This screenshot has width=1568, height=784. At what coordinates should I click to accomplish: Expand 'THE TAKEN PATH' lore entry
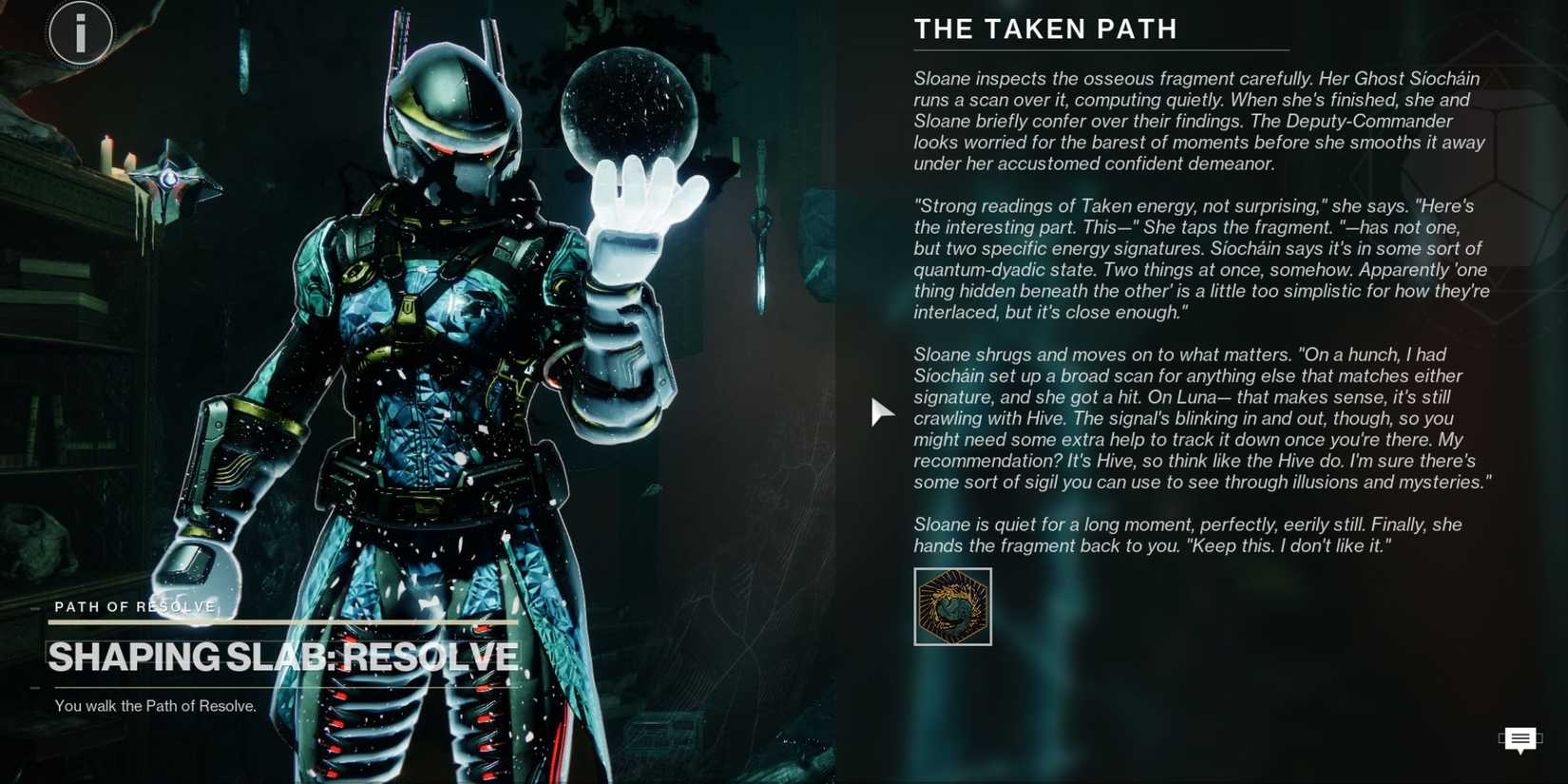coord(1045,29)
